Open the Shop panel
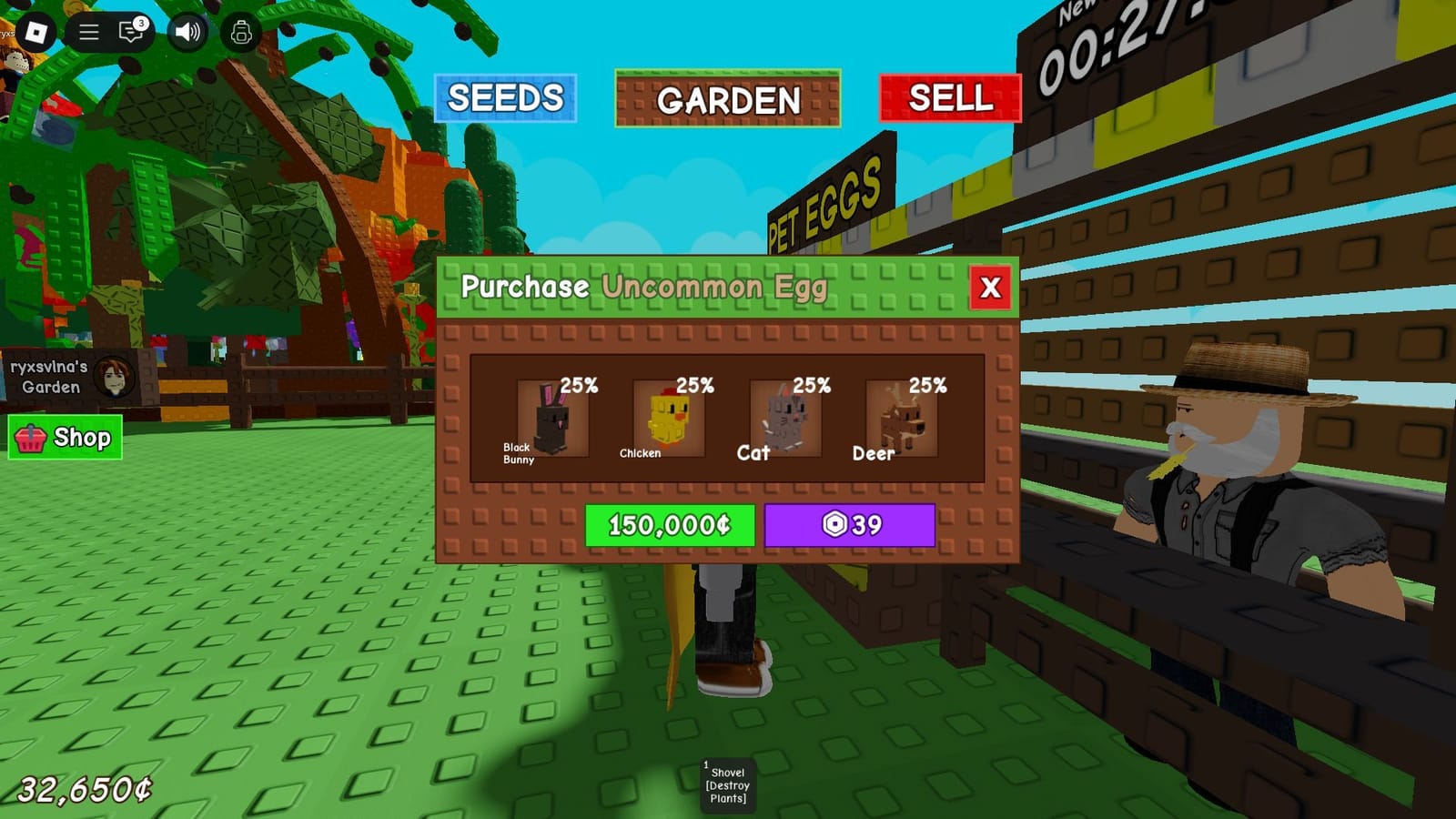This screenshot has width=1456, height=819. (64, 438)
